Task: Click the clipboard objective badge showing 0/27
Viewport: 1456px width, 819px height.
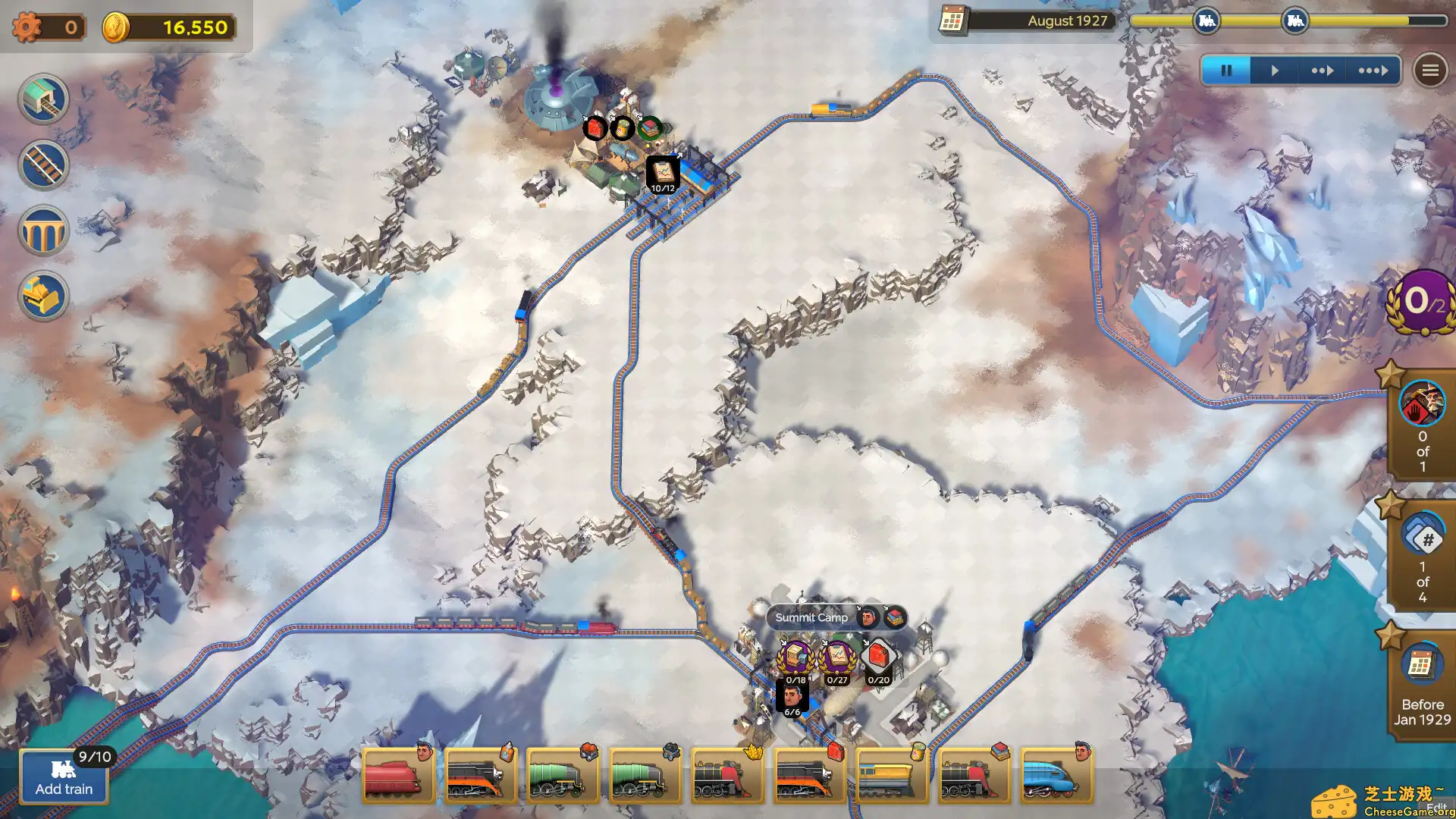Action: (836, 658)
